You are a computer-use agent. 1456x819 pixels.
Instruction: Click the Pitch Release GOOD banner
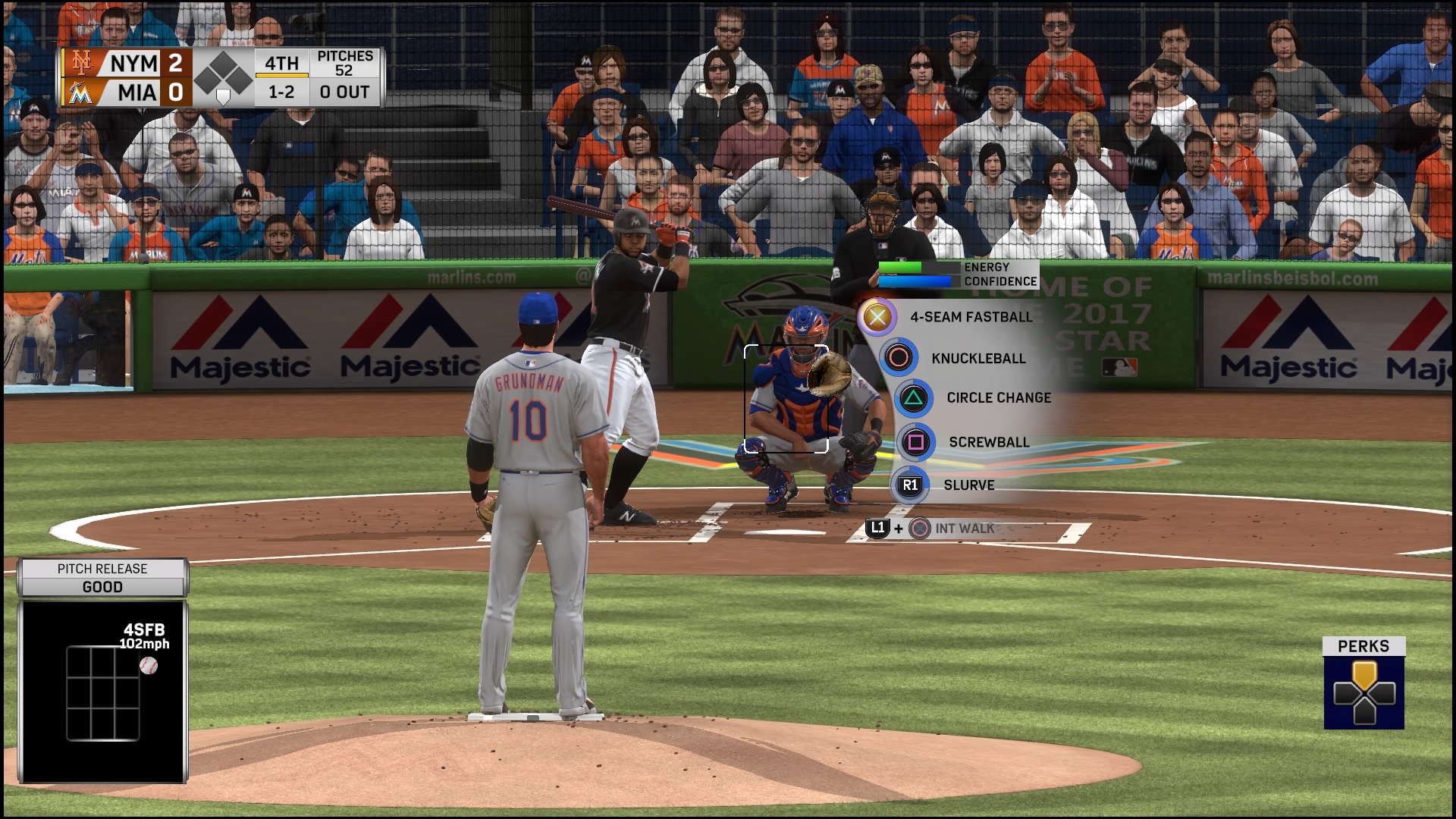[x=102, y=578]
